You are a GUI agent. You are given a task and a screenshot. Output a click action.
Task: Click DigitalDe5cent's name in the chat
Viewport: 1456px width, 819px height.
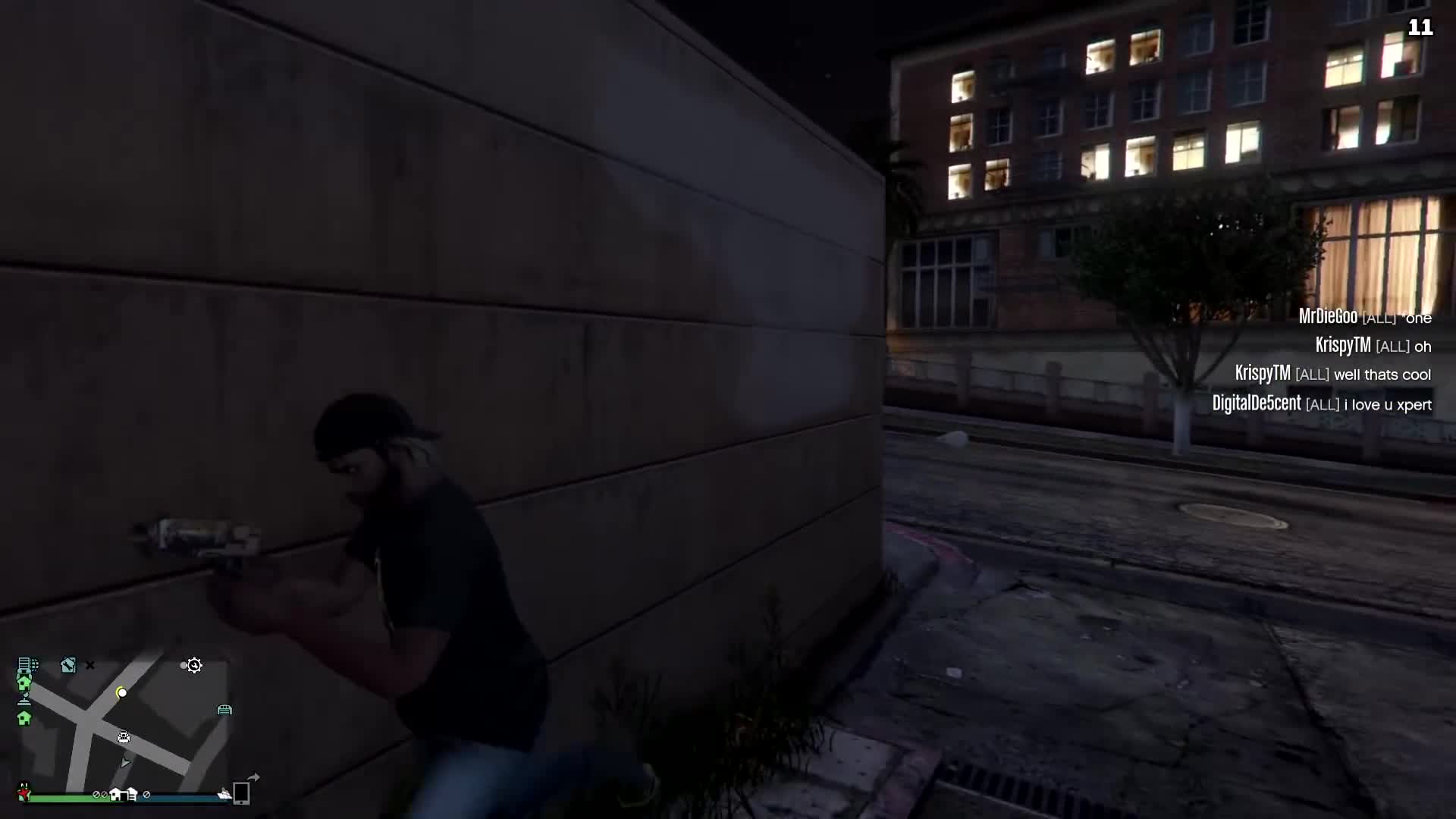tap(1257, 404)
